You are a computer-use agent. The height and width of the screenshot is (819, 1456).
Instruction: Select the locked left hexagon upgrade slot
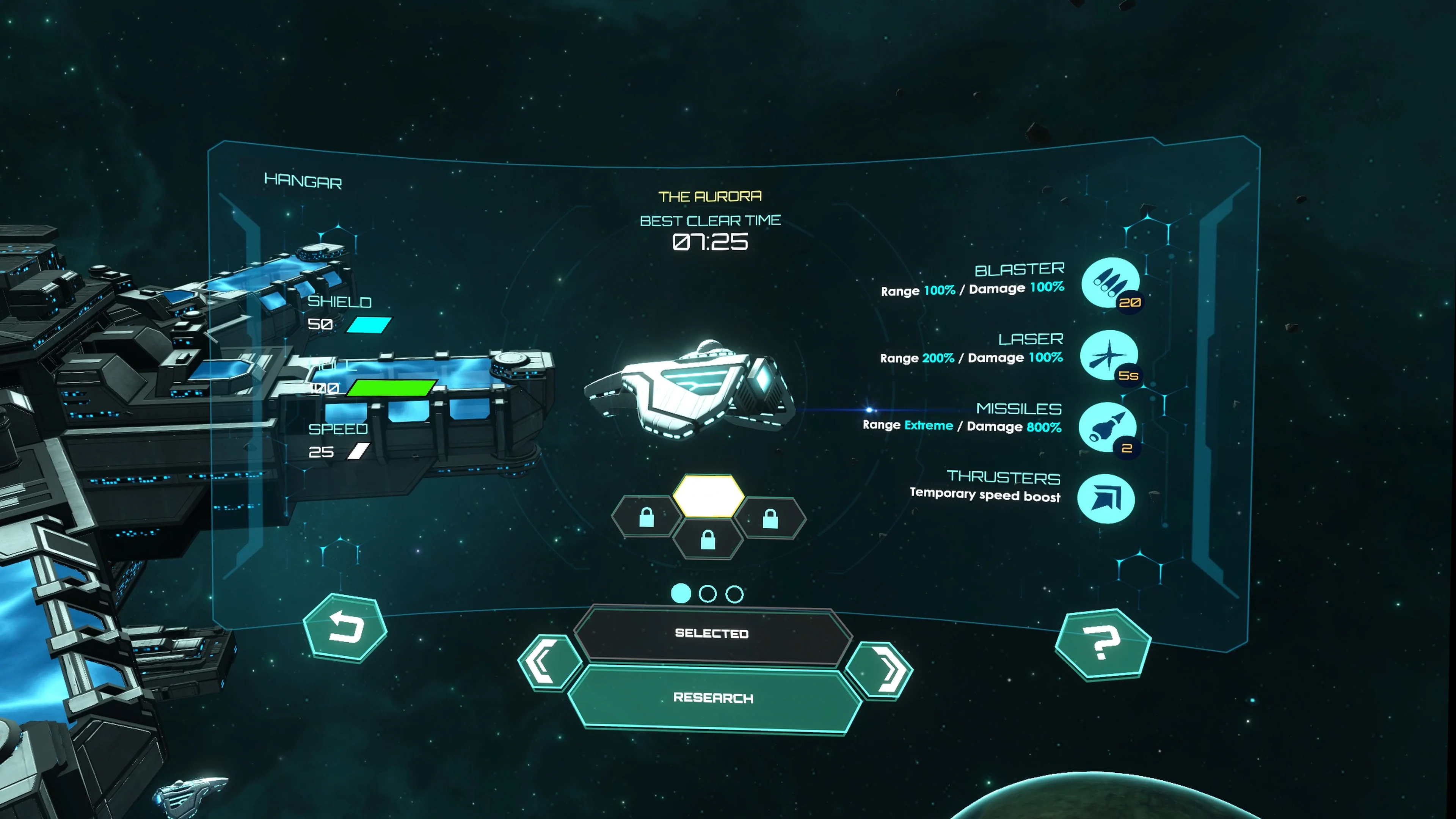tap(646, 517)
